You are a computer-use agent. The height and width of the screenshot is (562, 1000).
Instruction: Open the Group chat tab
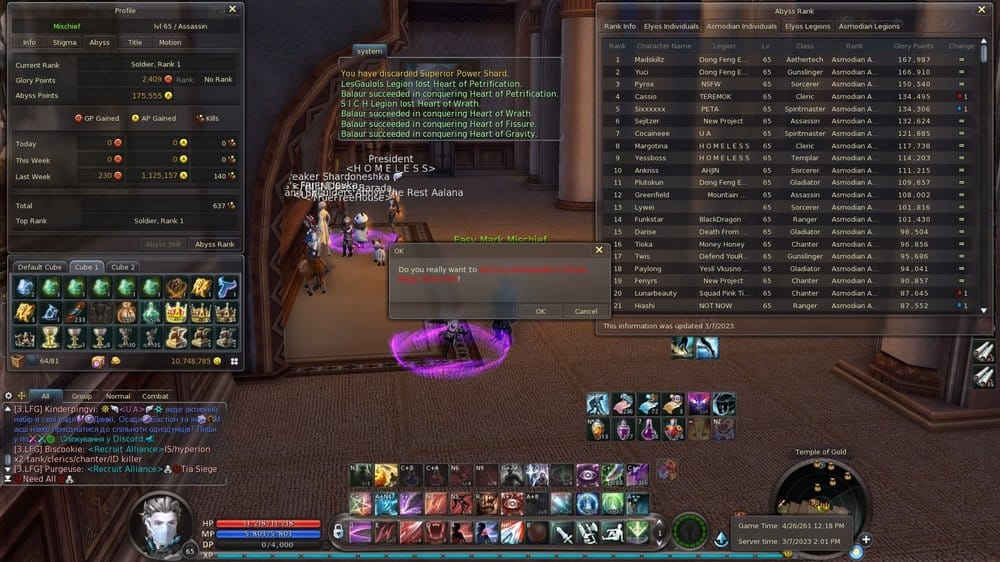pos(82,396)
